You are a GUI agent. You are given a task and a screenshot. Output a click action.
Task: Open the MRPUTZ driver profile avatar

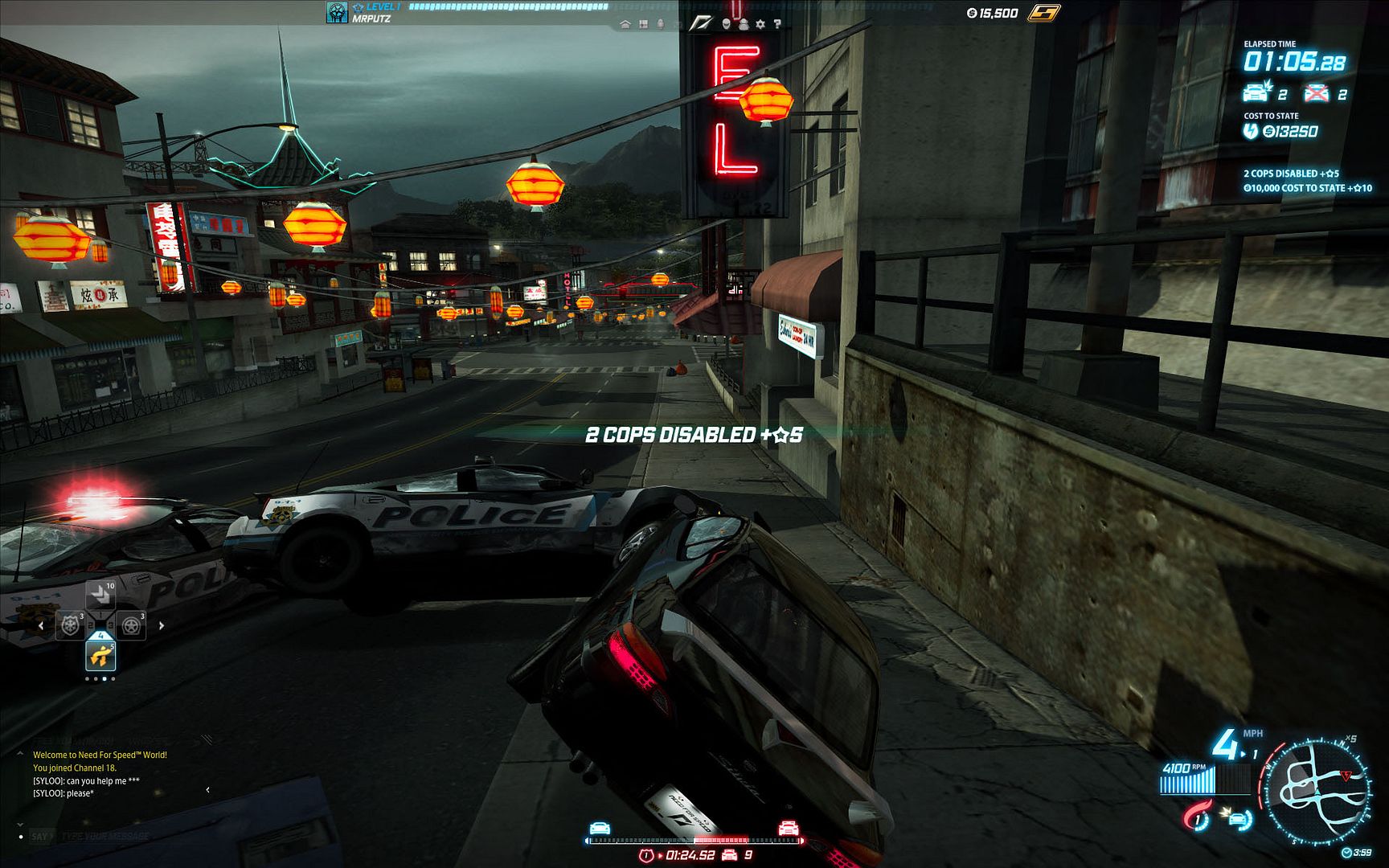click(337, 12)
